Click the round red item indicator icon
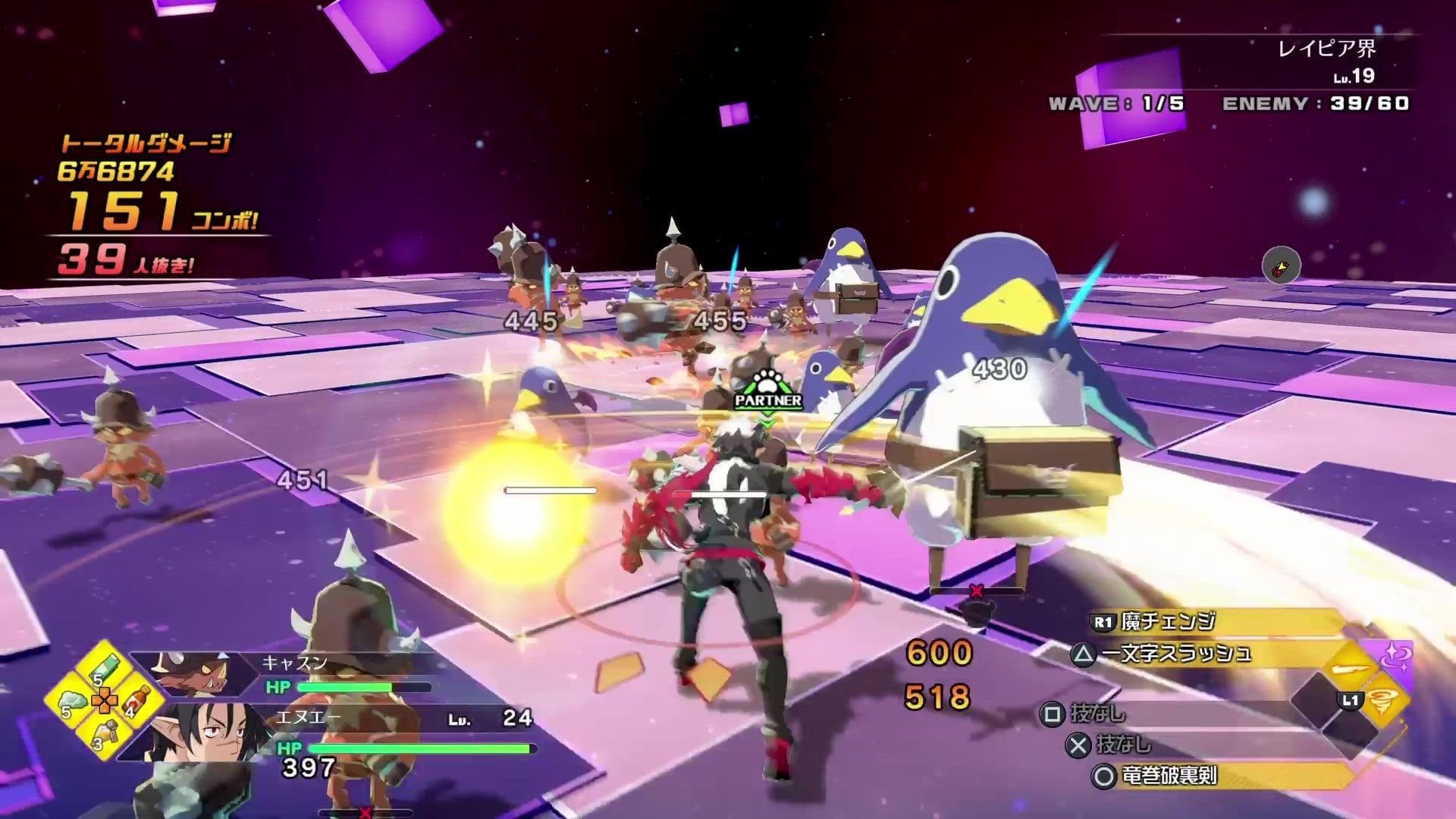The image size is (1456, 819). tap(1281, 265)
